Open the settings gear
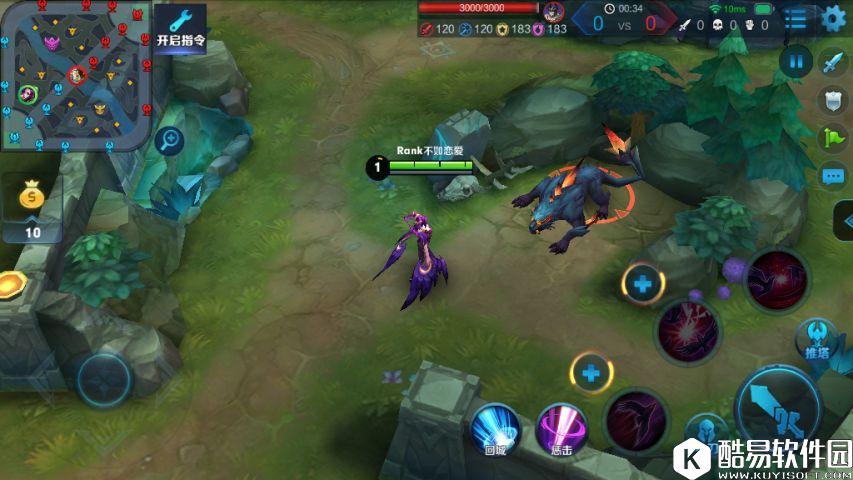The width and height of the screenshot is (853, 480). click(x=833, y=17)
